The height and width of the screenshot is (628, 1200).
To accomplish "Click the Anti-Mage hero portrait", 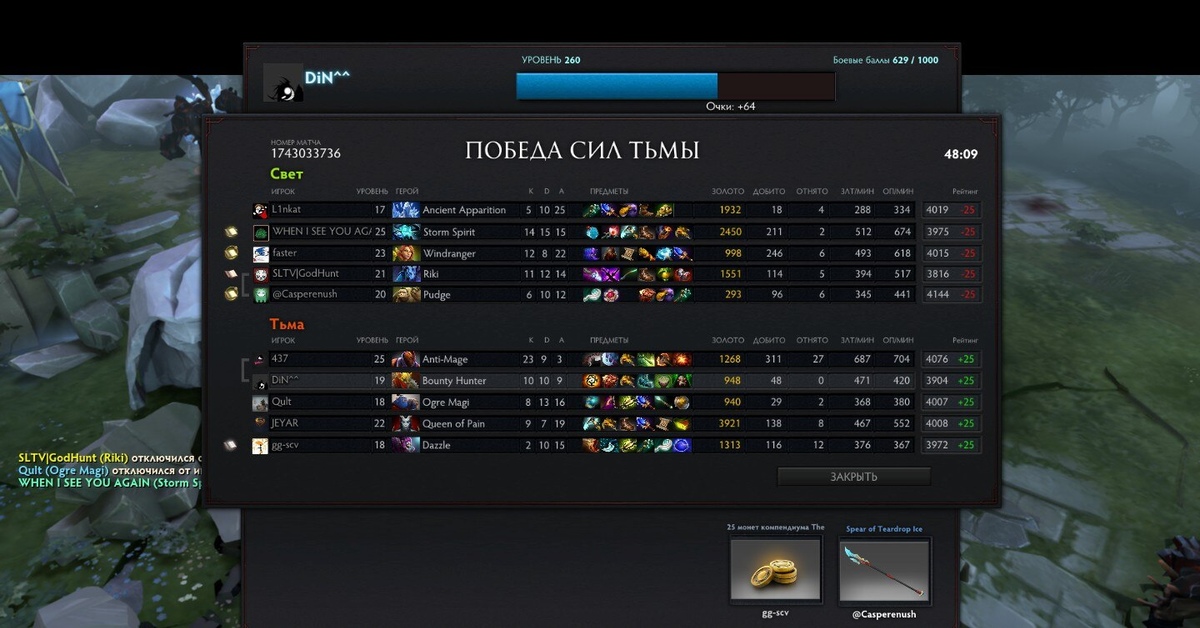I will pyautogui.click(x=406, y=360).
